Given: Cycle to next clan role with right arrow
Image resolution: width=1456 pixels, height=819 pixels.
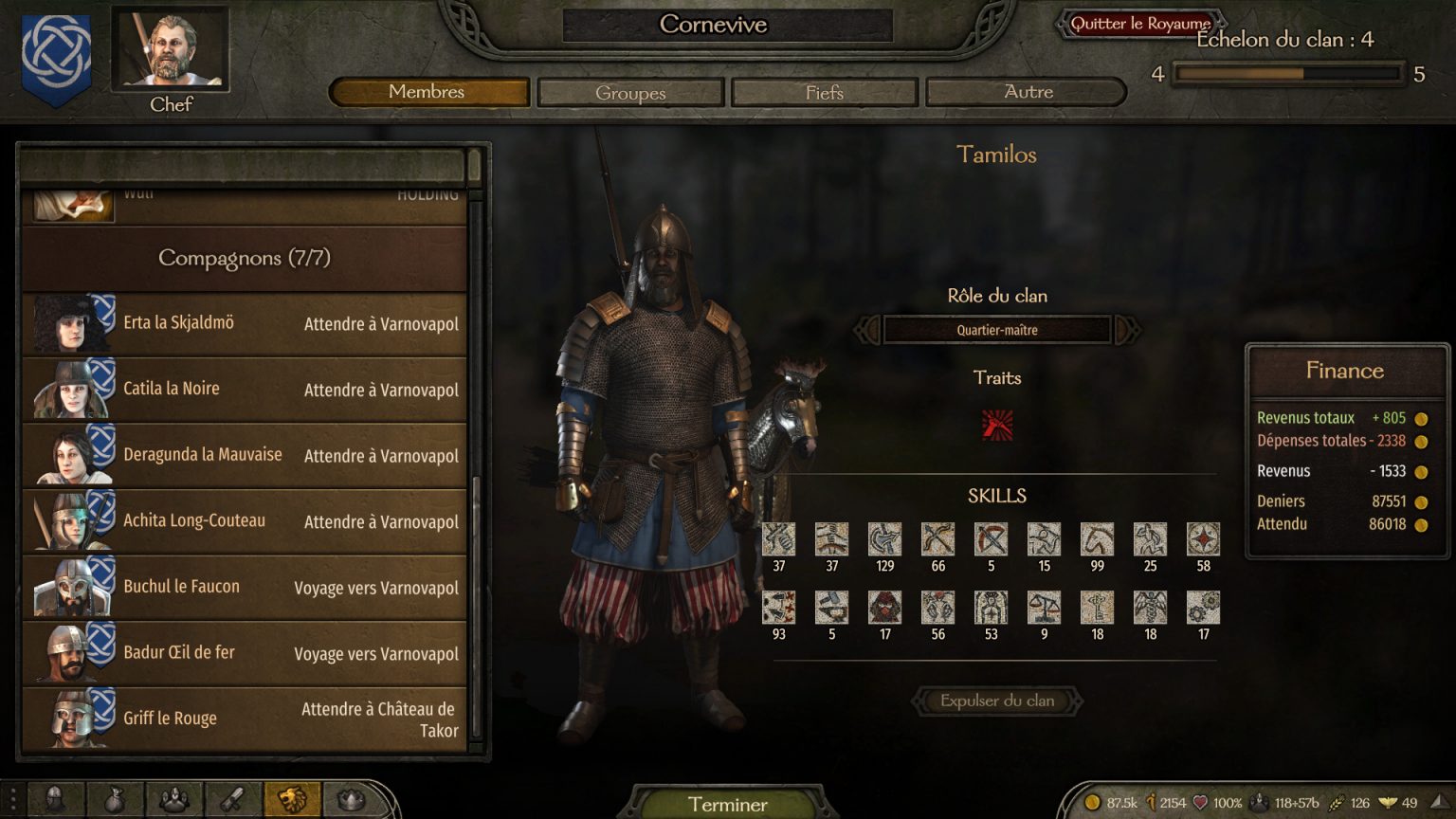Looking at the screenshot, I should (x=1128, y=330).
